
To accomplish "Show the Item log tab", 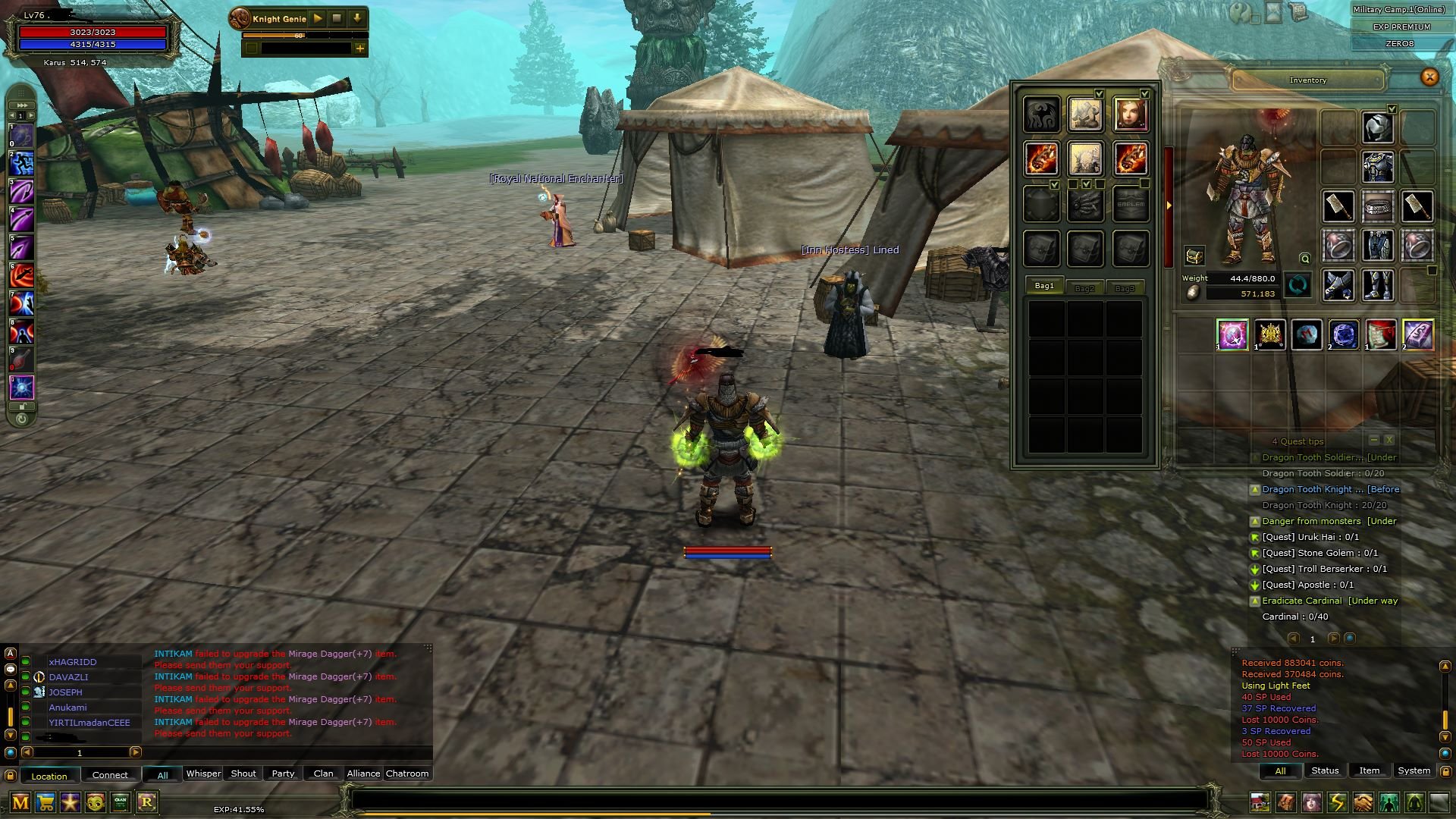I will [1369, 770].
